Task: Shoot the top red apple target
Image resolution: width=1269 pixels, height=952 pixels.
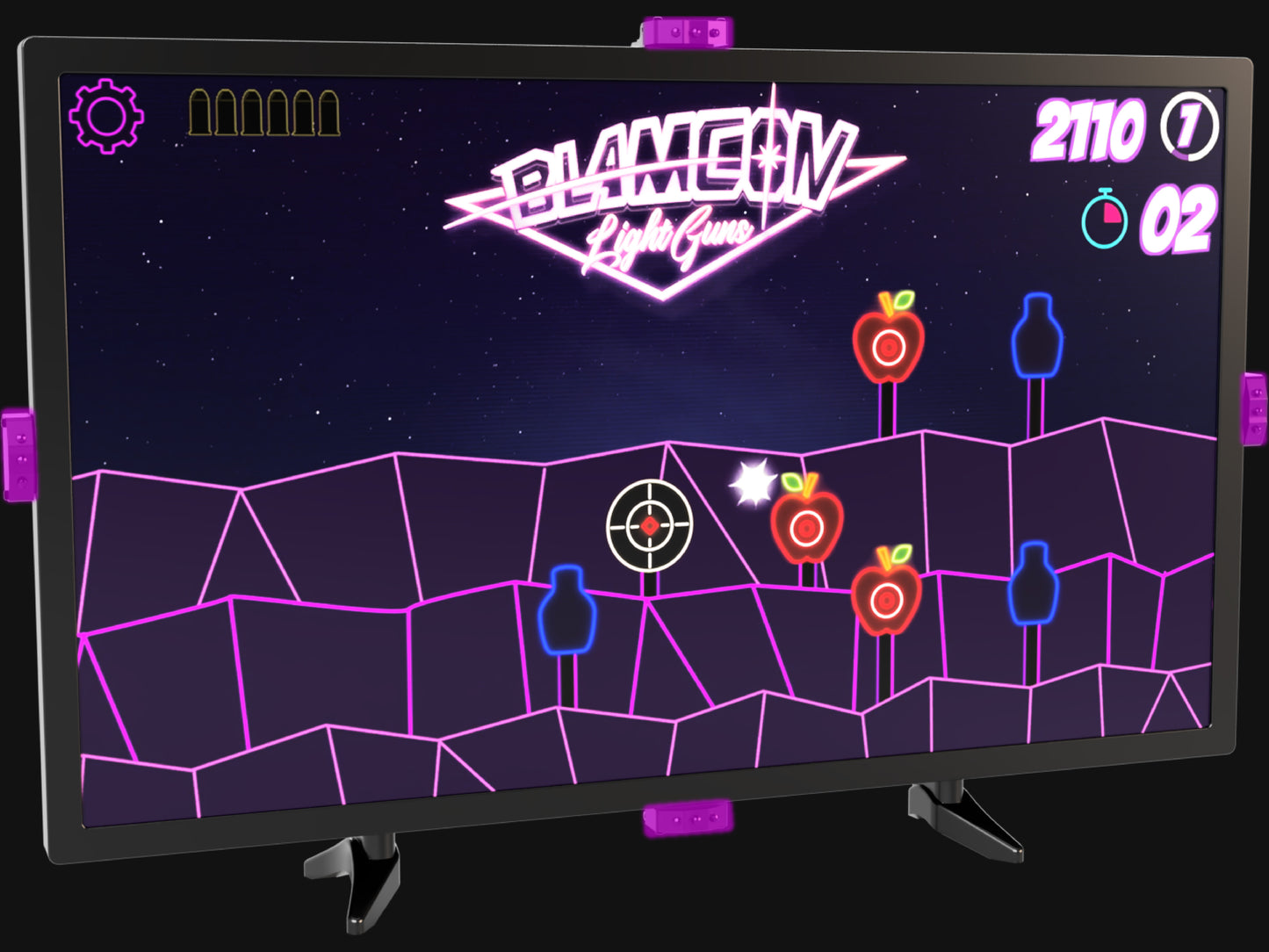Action: [x=890, y=346]
